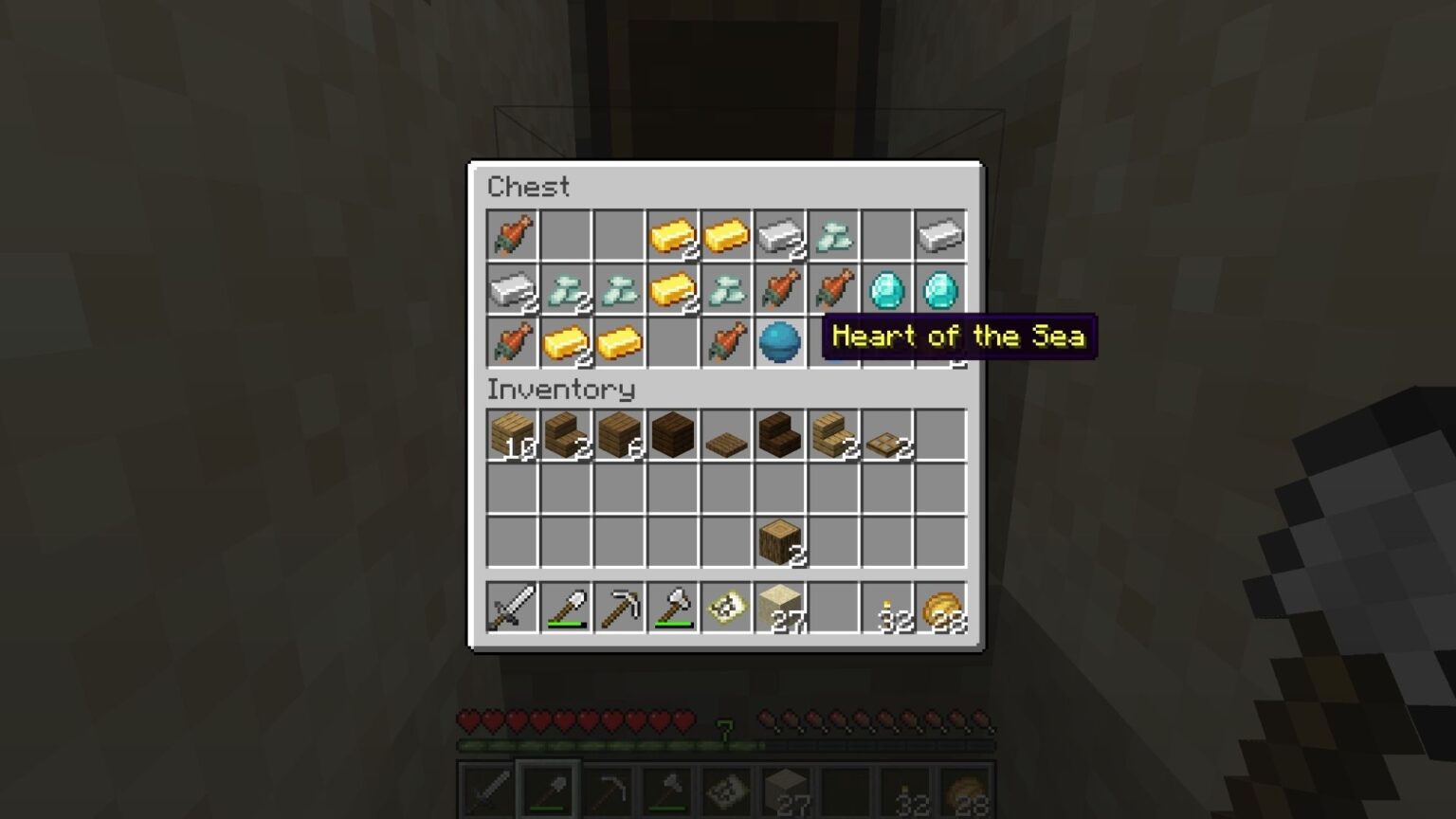Select the iron sword in the hotbar
Screen dimensions: 1456x819
511,607
